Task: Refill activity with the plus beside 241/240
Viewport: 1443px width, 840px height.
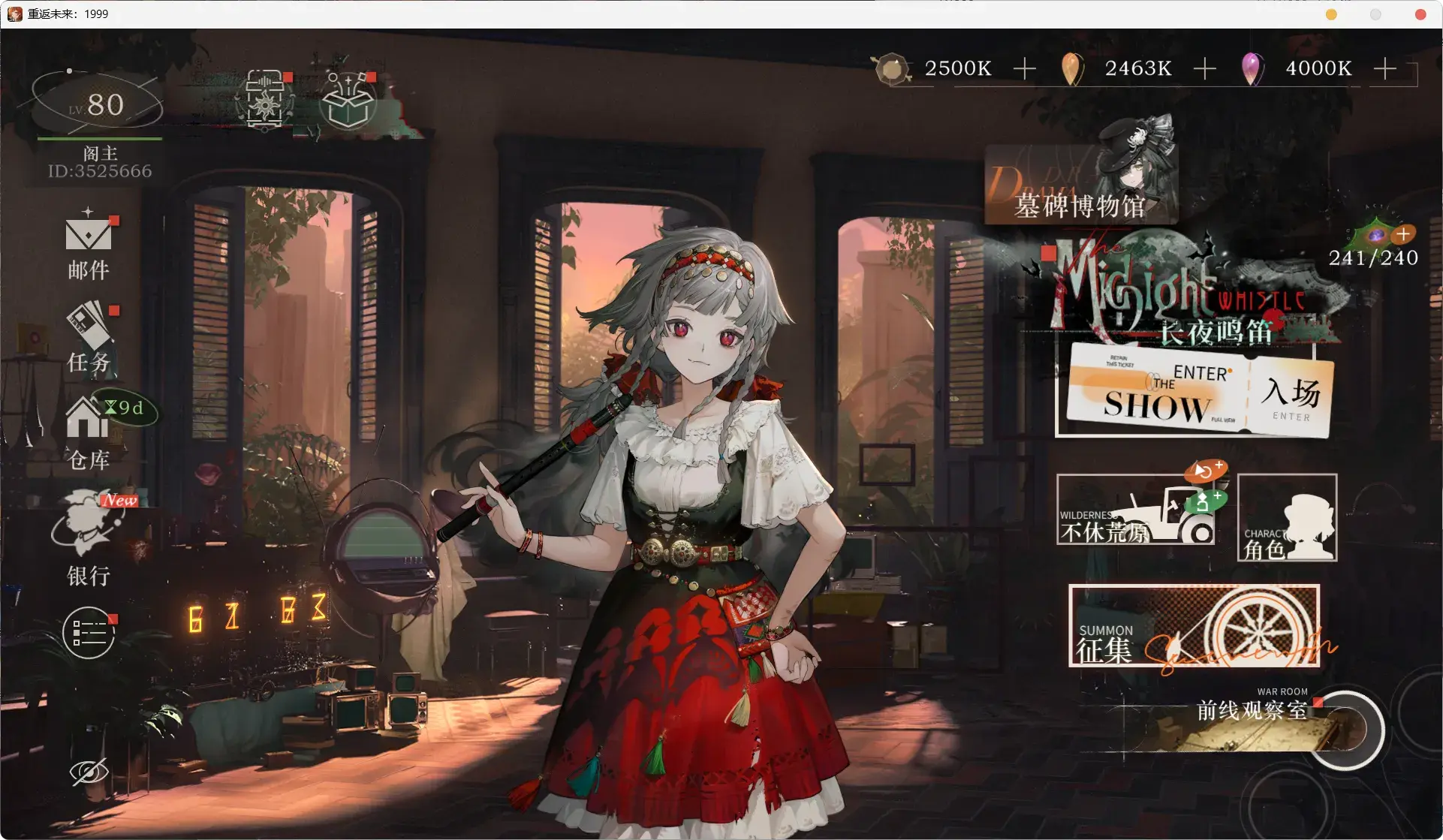Action: [1403, 234]
